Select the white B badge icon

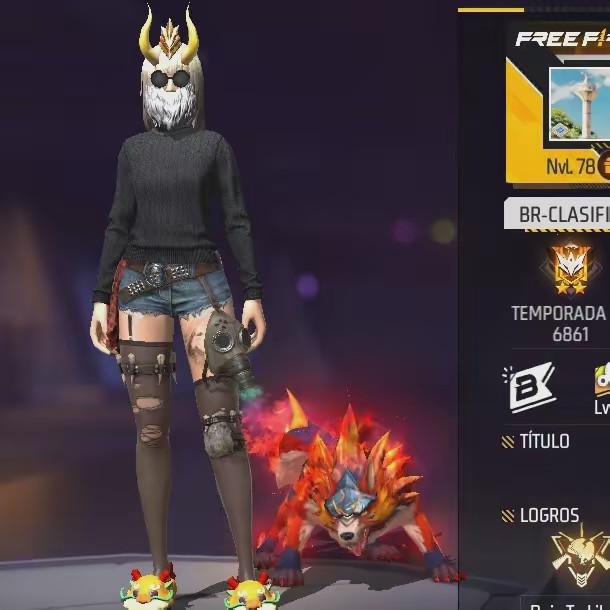point(531,387)
